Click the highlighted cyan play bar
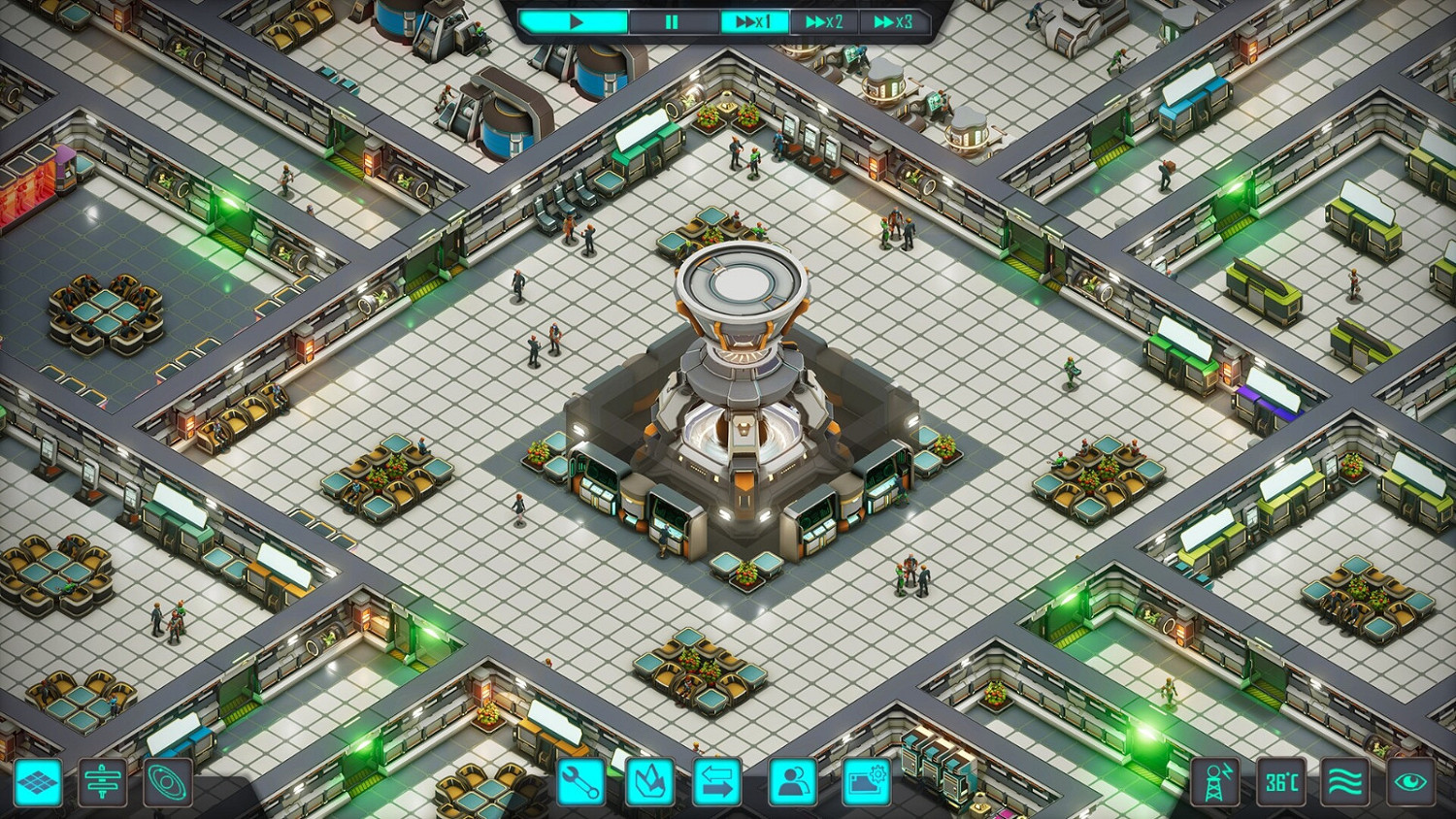Image resolution: width=1456 pixels, height=819 pixels. [575, 21]
